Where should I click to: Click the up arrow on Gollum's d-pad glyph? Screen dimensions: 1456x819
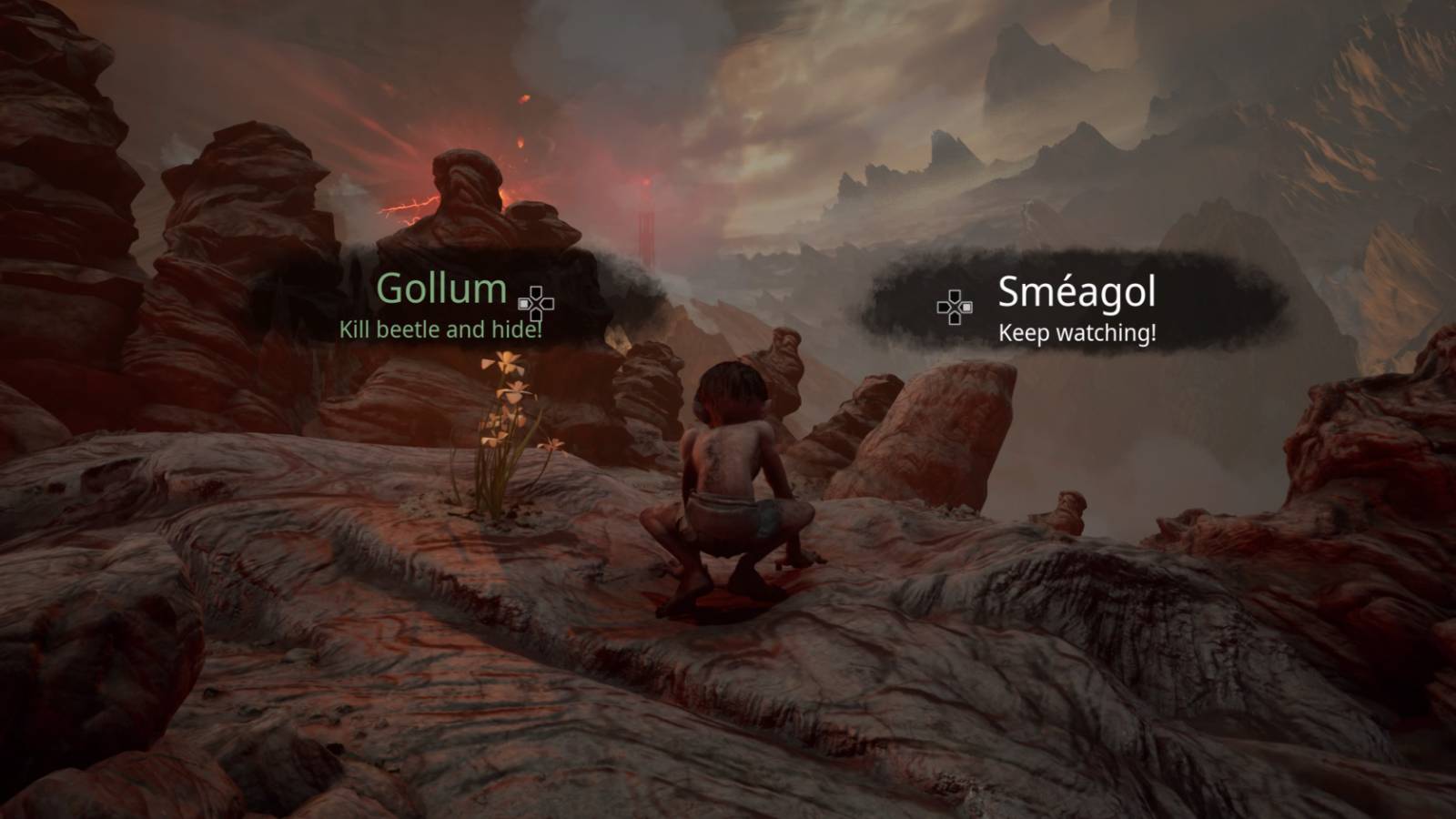click(x=536, y=292)
